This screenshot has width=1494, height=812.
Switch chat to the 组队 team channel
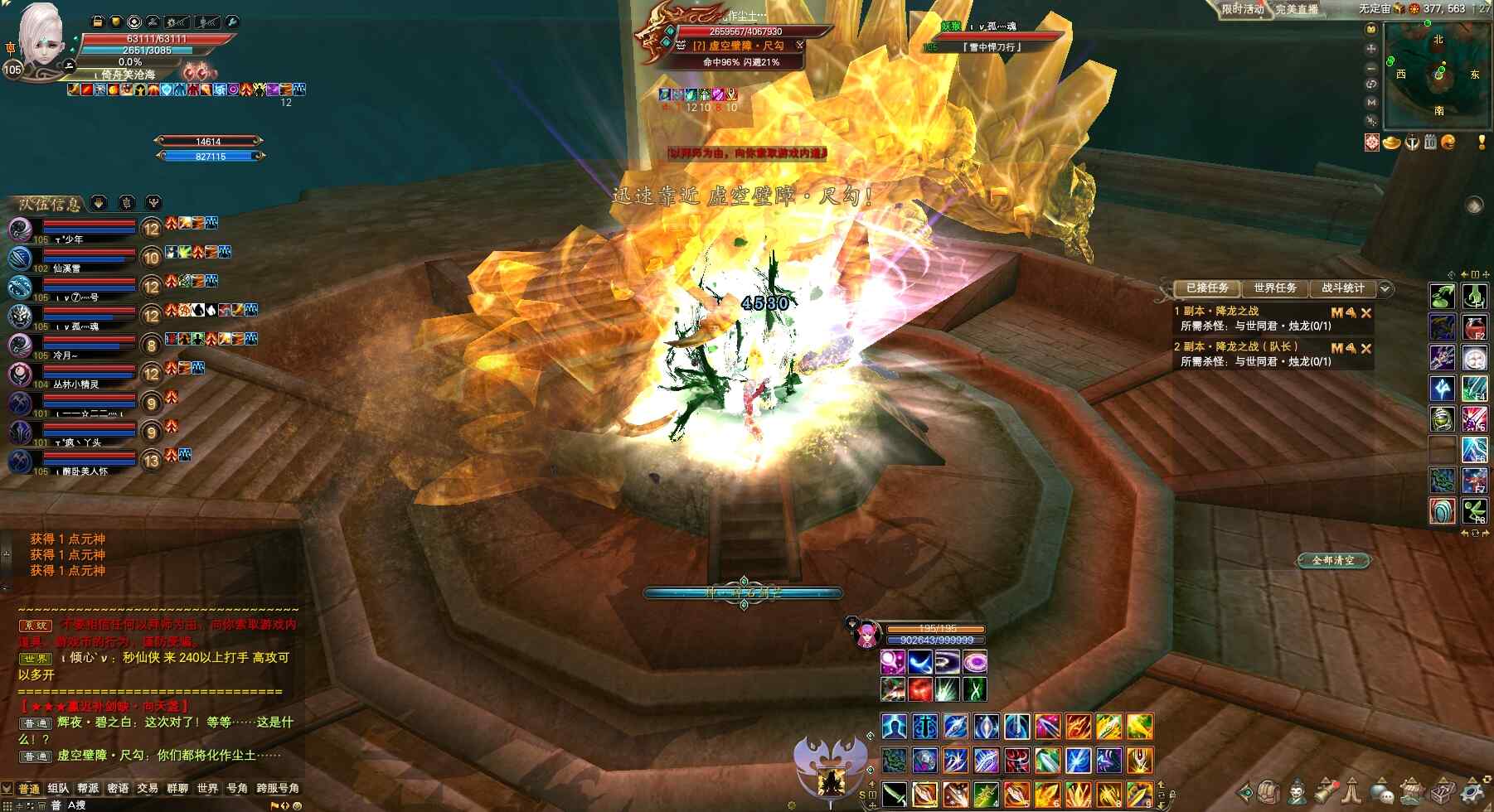click(x=58, y=788)
